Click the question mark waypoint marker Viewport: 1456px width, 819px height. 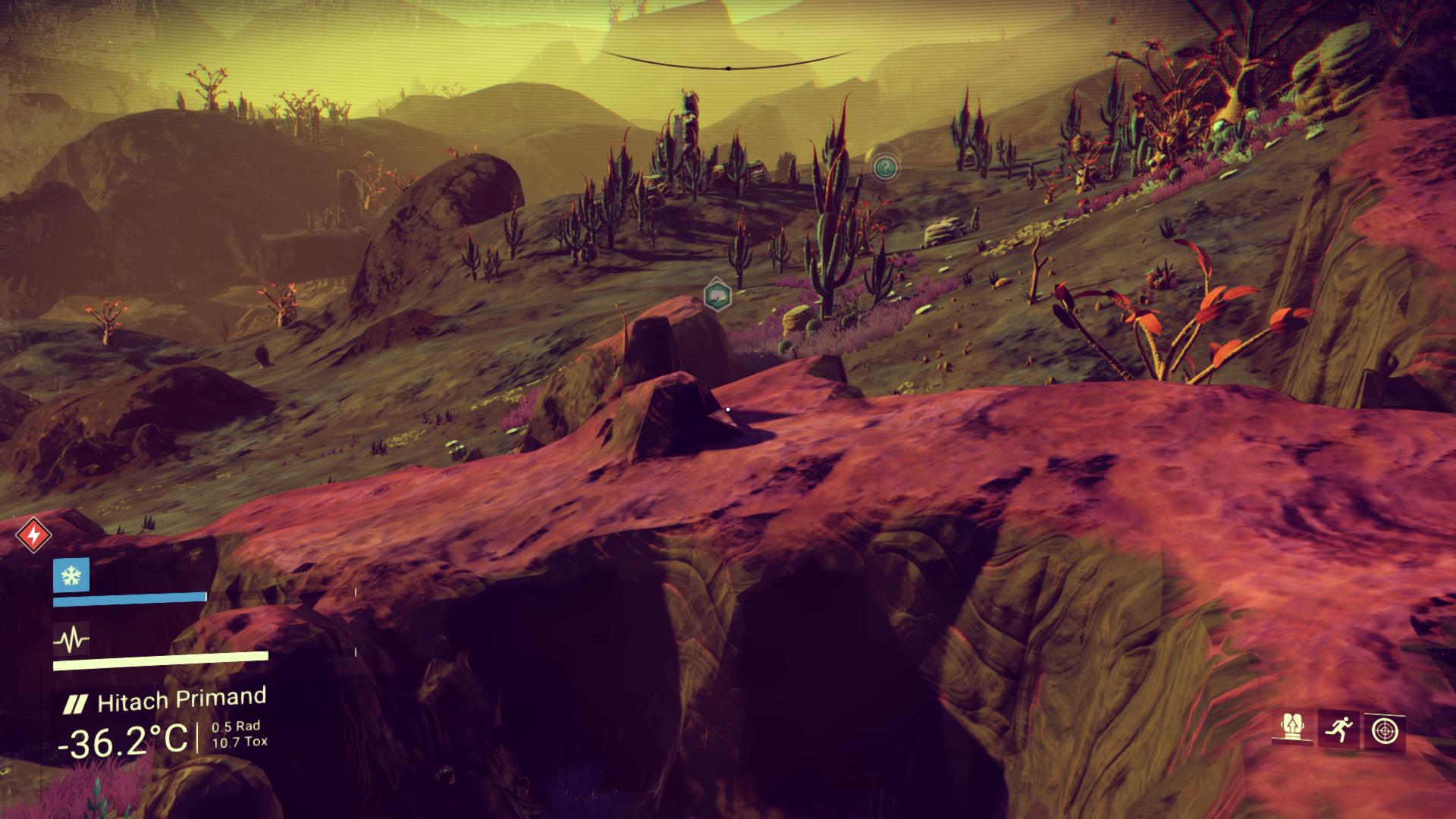pos(884,166)
